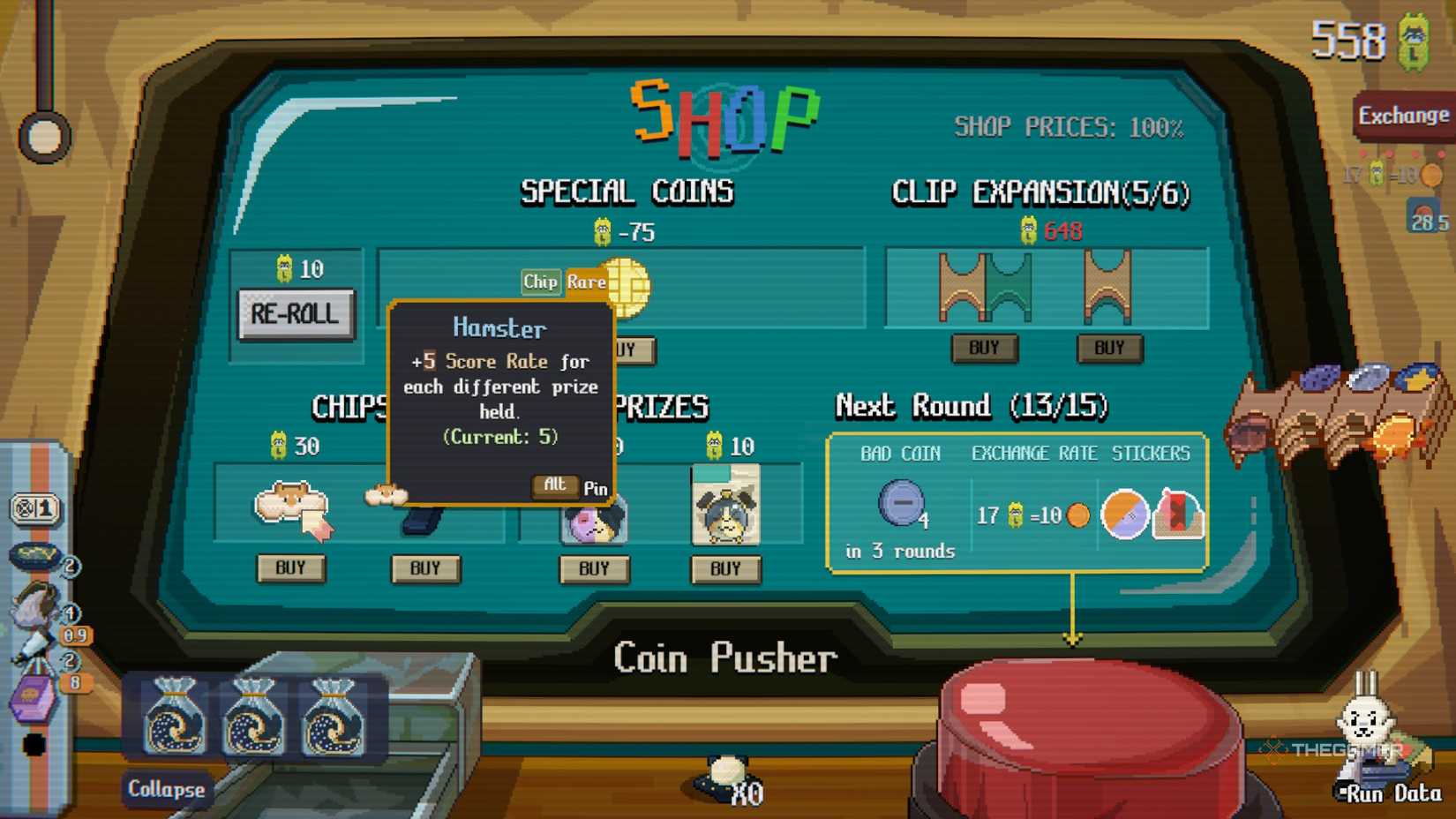Click the orange-purple circle sticker swatch
Screen dimensions: 1456x819
click(x=1126, y=515)
